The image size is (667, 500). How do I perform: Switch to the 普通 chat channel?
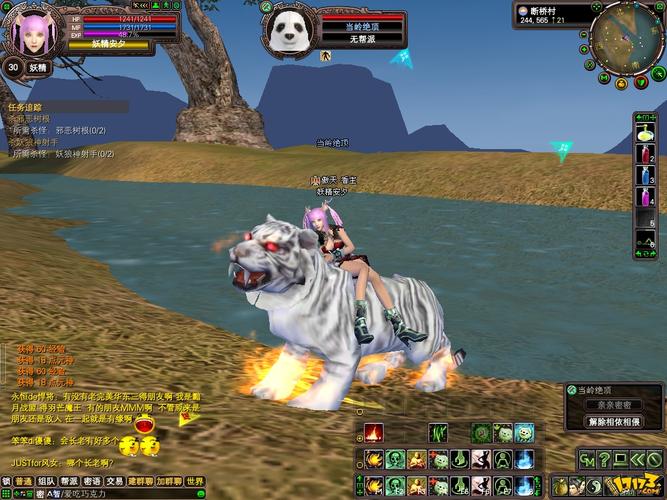click(23, 481)
